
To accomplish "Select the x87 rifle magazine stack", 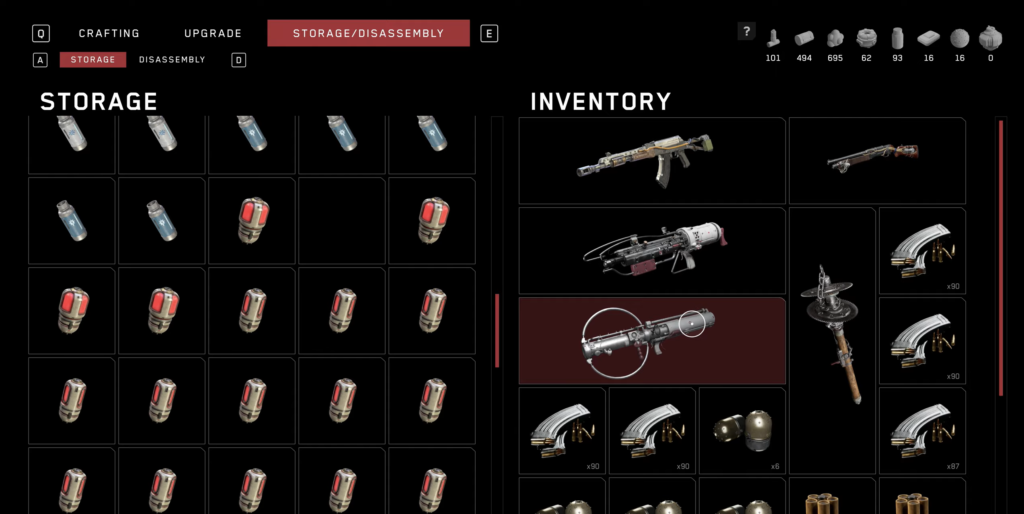I will coord(922,430).
